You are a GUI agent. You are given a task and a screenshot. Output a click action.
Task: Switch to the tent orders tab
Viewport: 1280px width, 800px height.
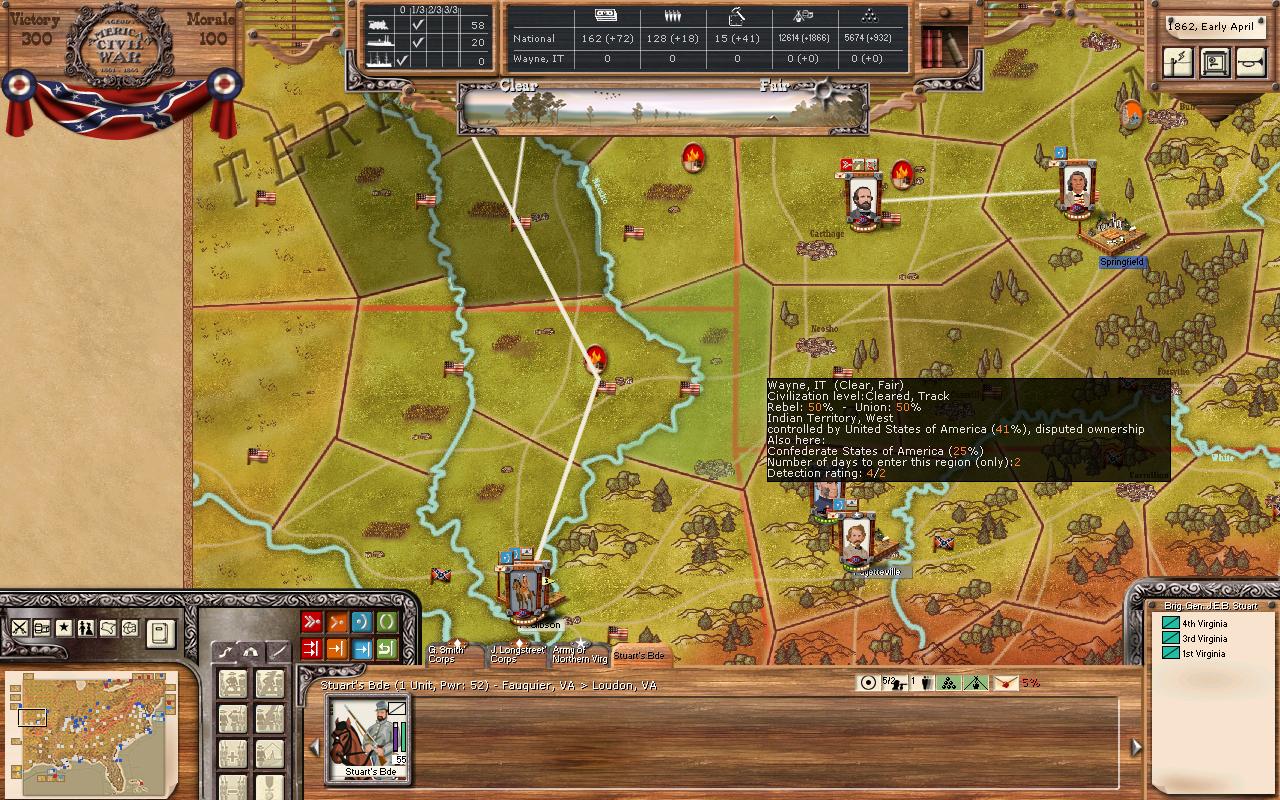point(250,651)
